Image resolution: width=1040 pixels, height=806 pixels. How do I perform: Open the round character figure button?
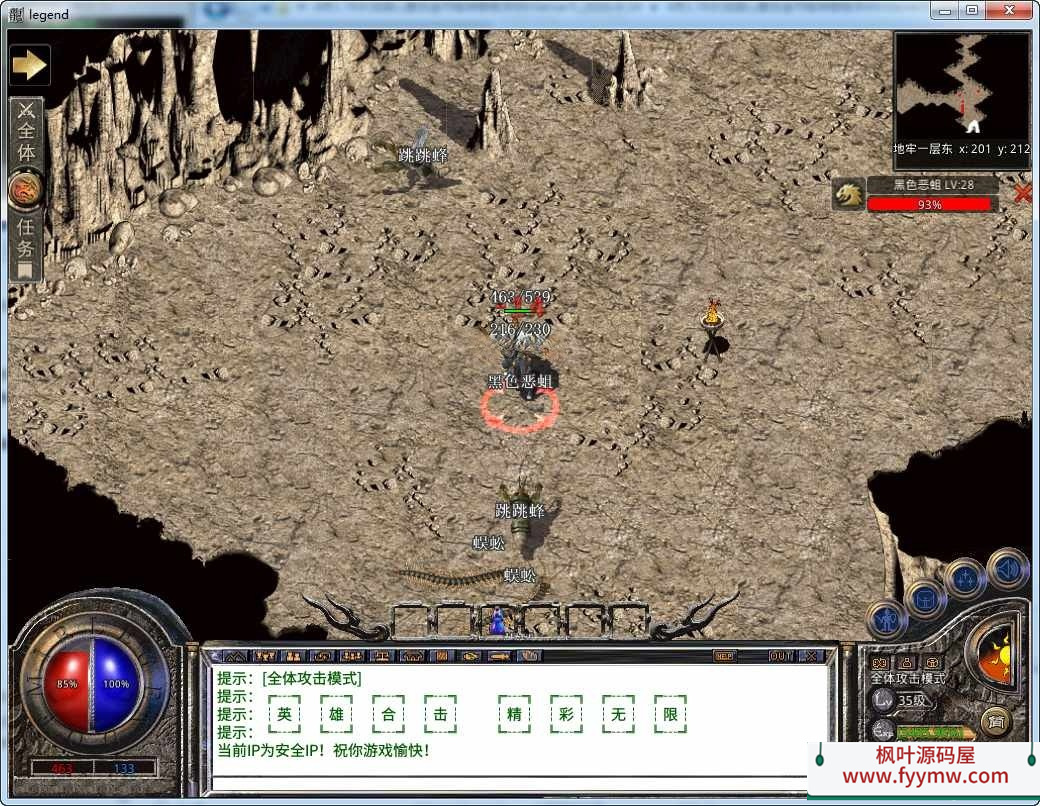click(x=886, y=620)
